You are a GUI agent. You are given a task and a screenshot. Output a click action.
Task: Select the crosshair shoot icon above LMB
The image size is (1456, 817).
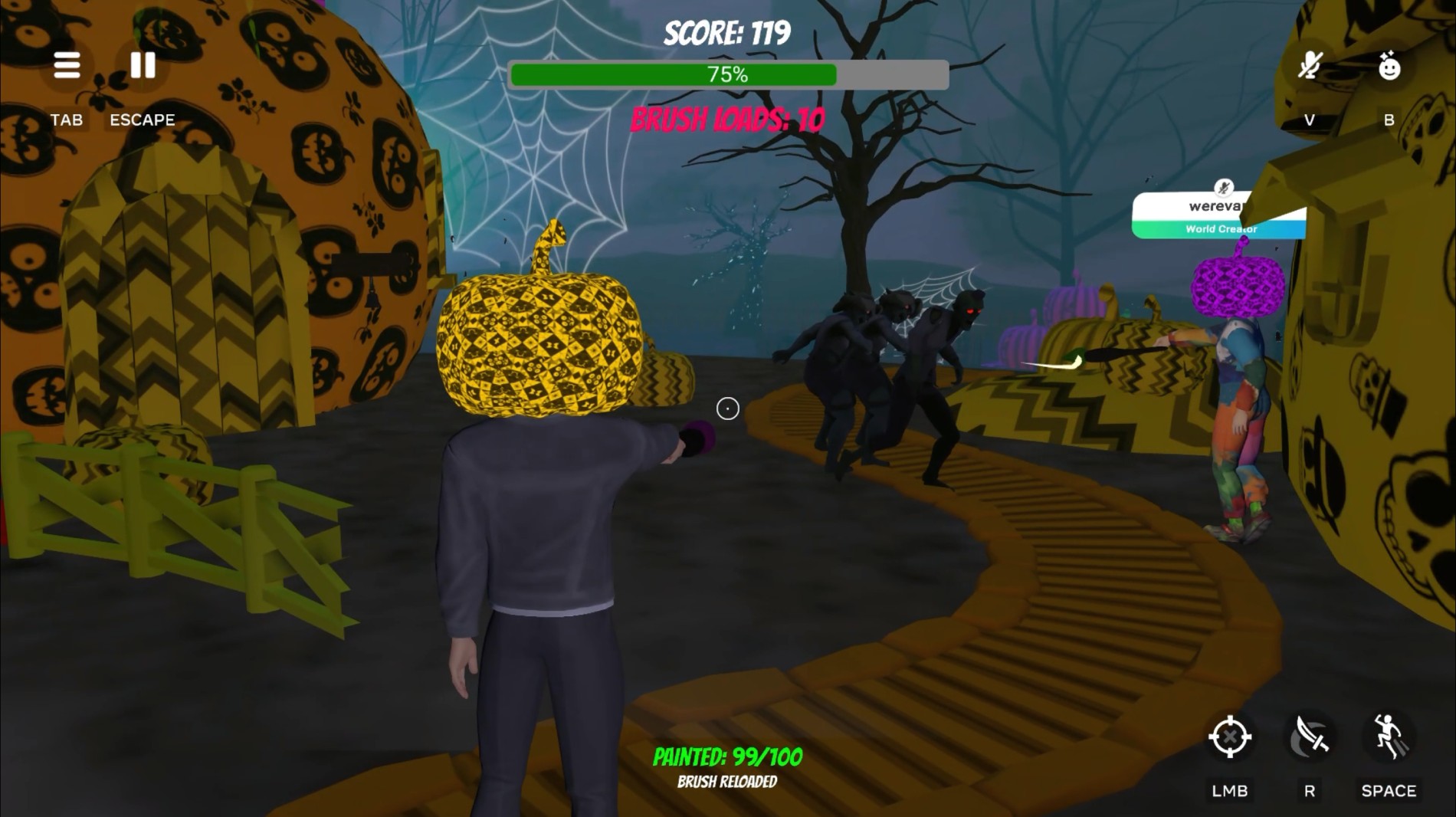pos(1230,737)
